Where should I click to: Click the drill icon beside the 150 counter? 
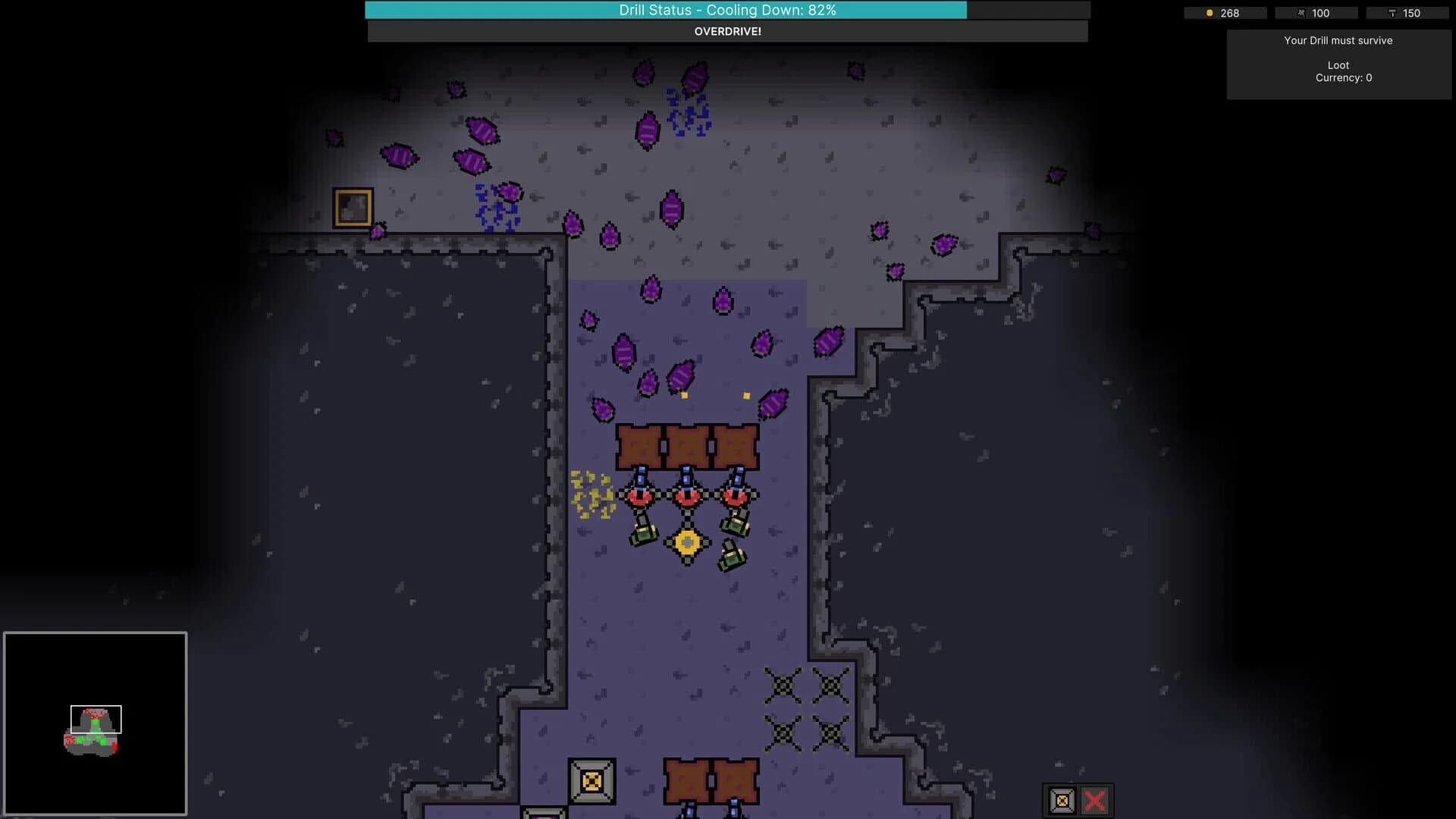1394,13
